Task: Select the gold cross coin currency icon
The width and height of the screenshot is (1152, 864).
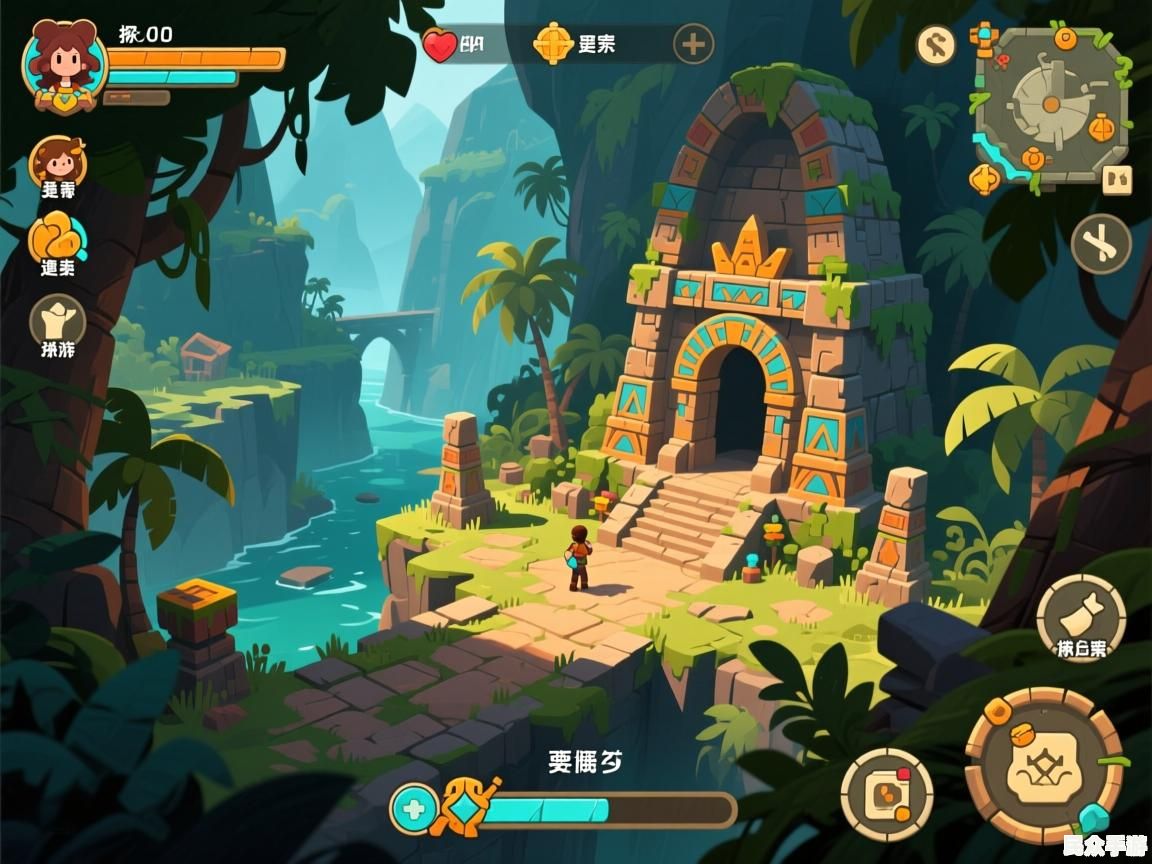Action: pyautogui.click(x=552, y=44)
